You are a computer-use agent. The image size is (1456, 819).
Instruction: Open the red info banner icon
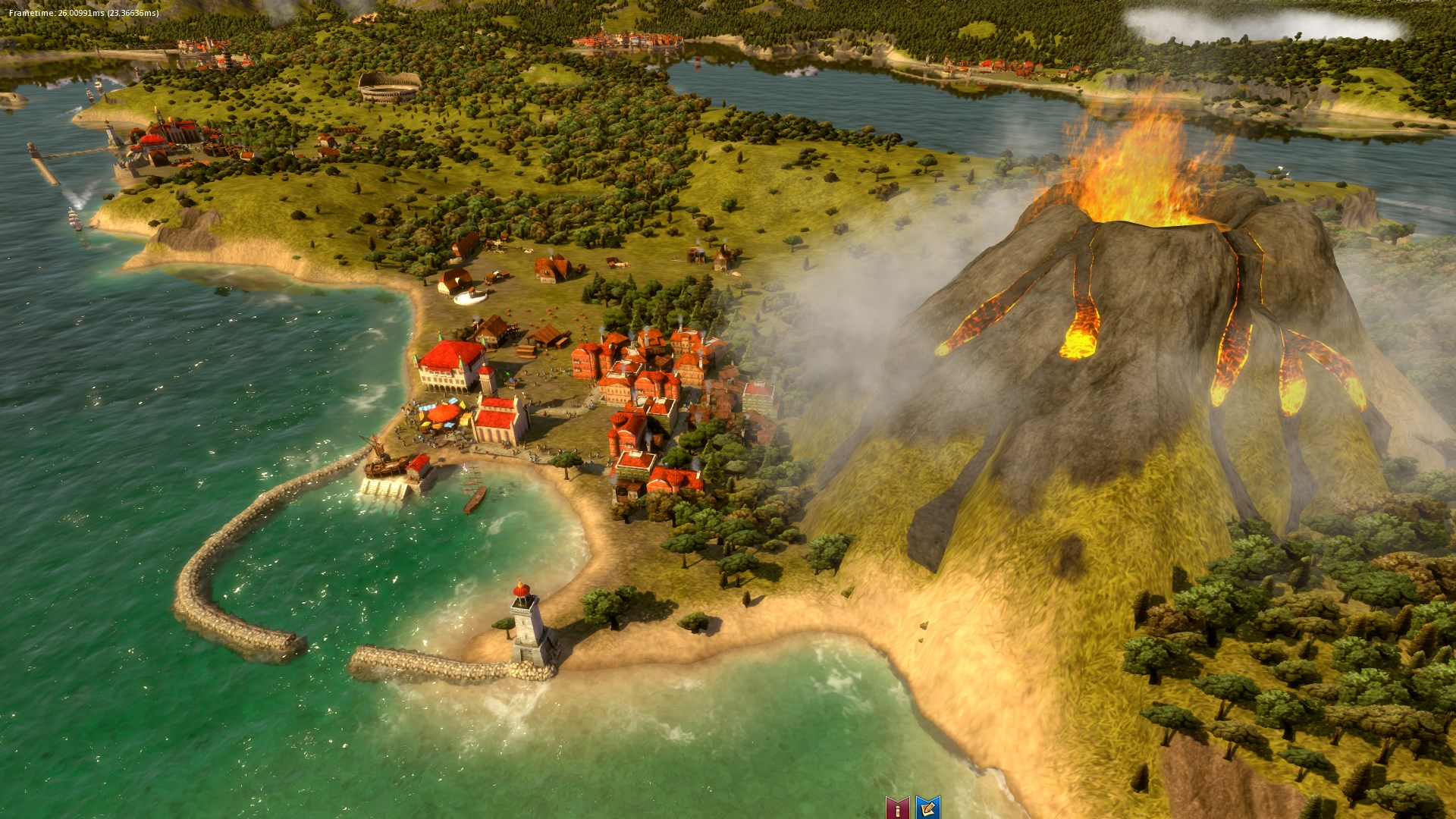click(897, 807)
